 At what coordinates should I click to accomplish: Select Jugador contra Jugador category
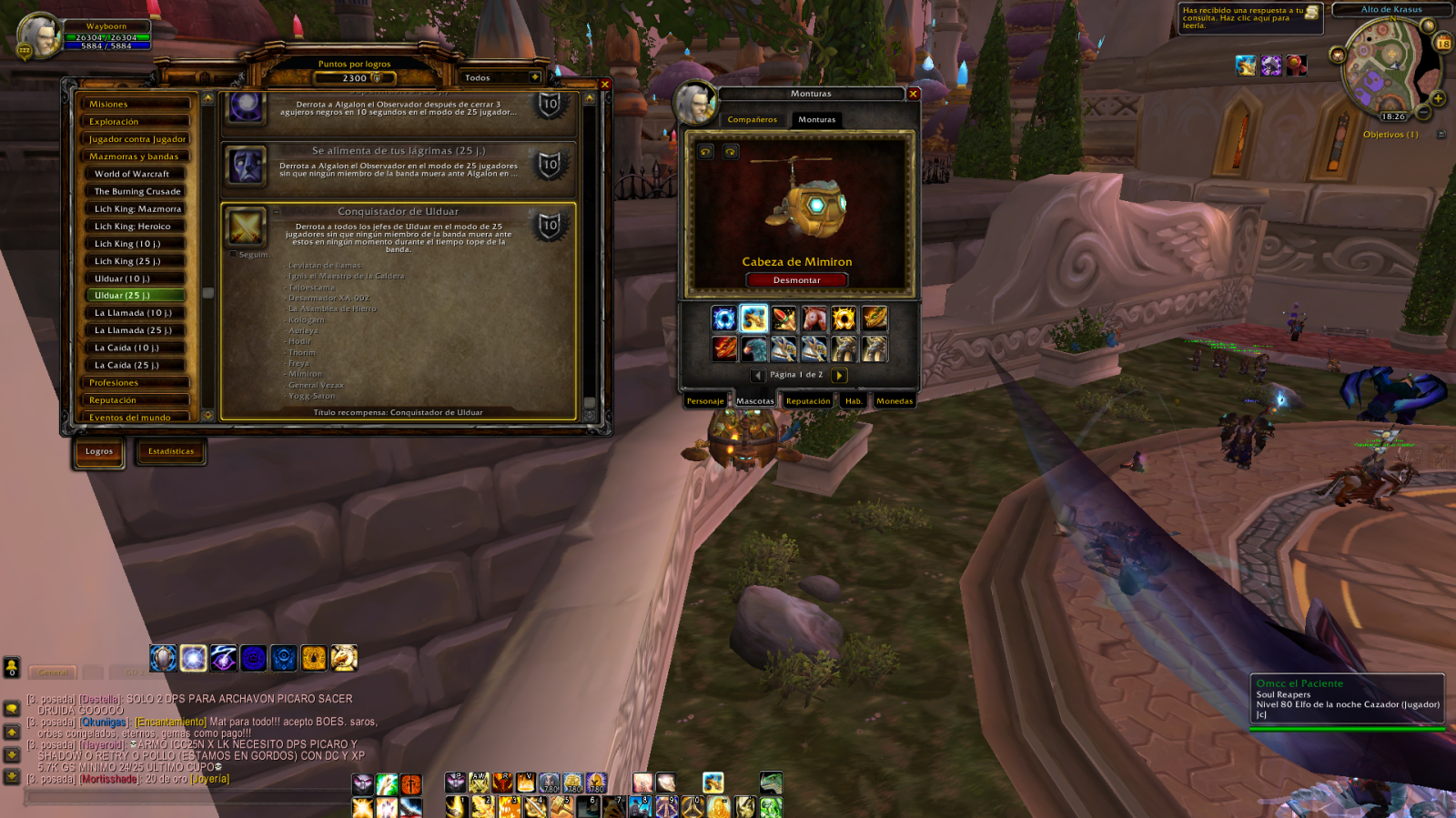pyautogui.click(x=136, y=139)
